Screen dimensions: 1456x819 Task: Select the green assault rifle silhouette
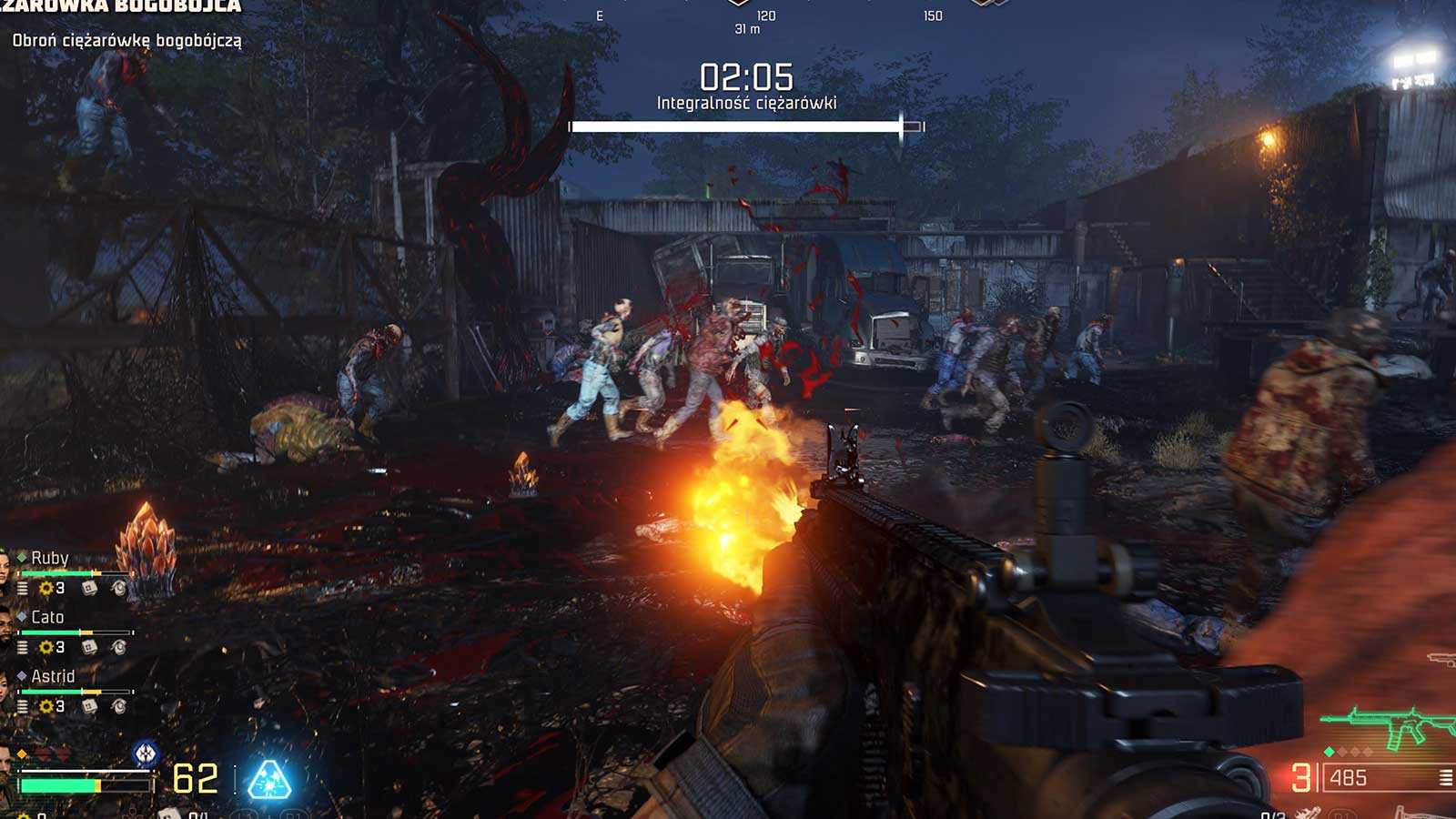click(x=1383, y=723)
